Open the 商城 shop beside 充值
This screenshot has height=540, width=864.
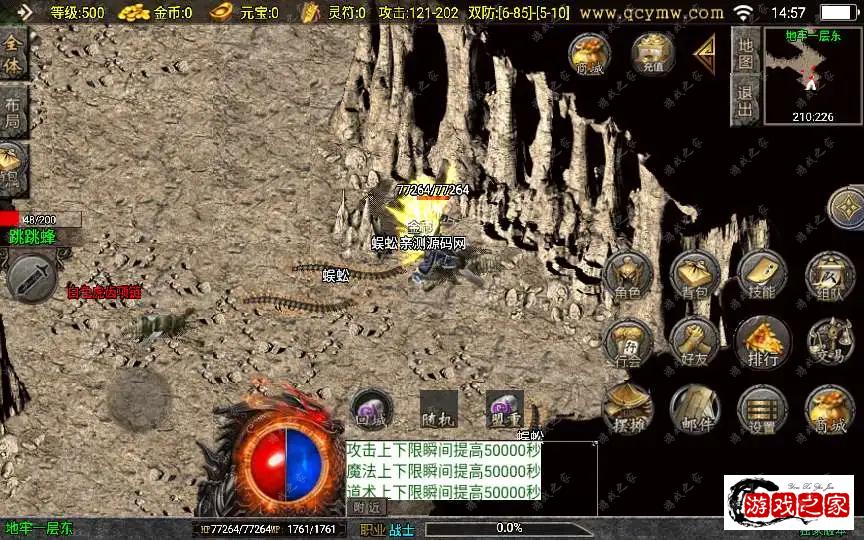pyautogui.click(x=591, y=54)
